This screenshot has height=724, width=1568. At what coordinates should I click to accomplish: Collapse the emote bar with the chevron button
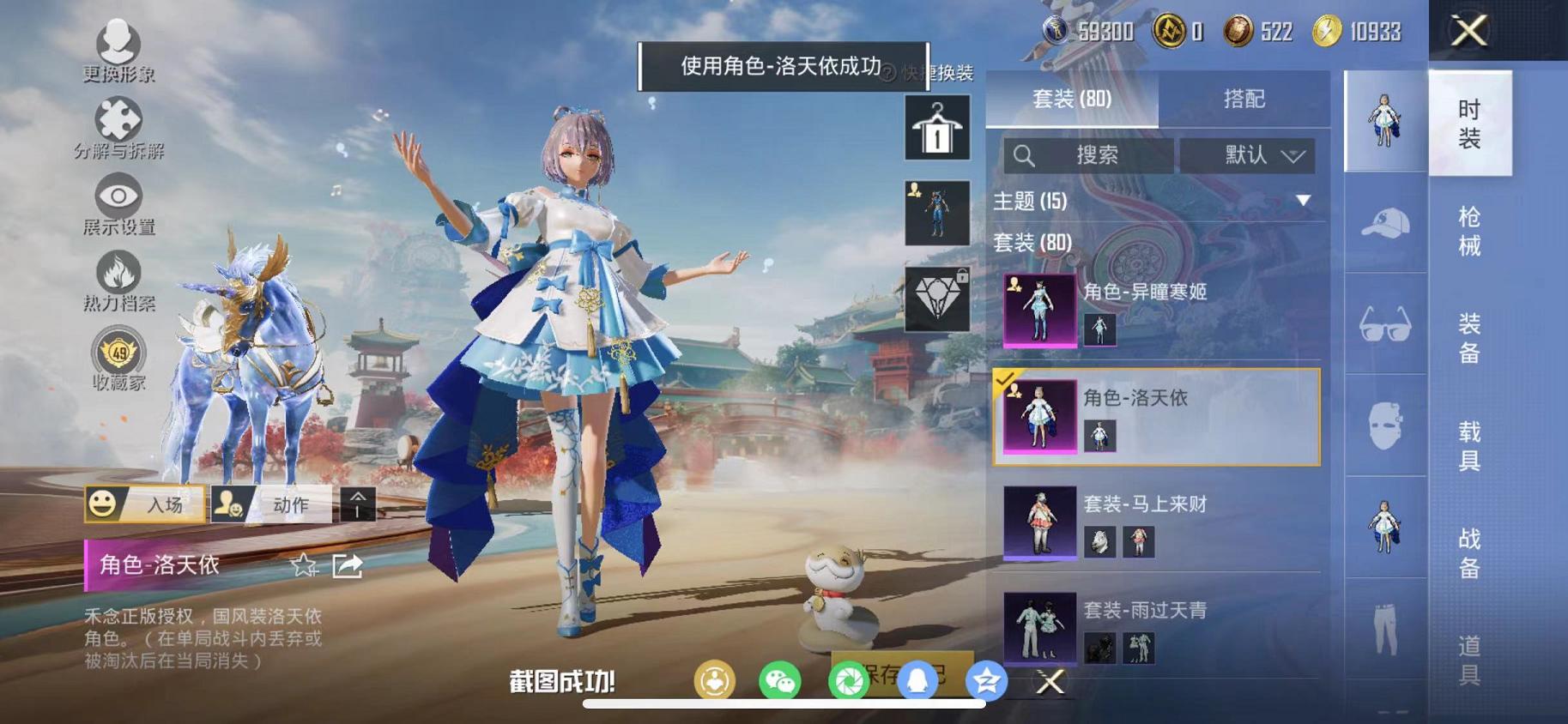359,505
